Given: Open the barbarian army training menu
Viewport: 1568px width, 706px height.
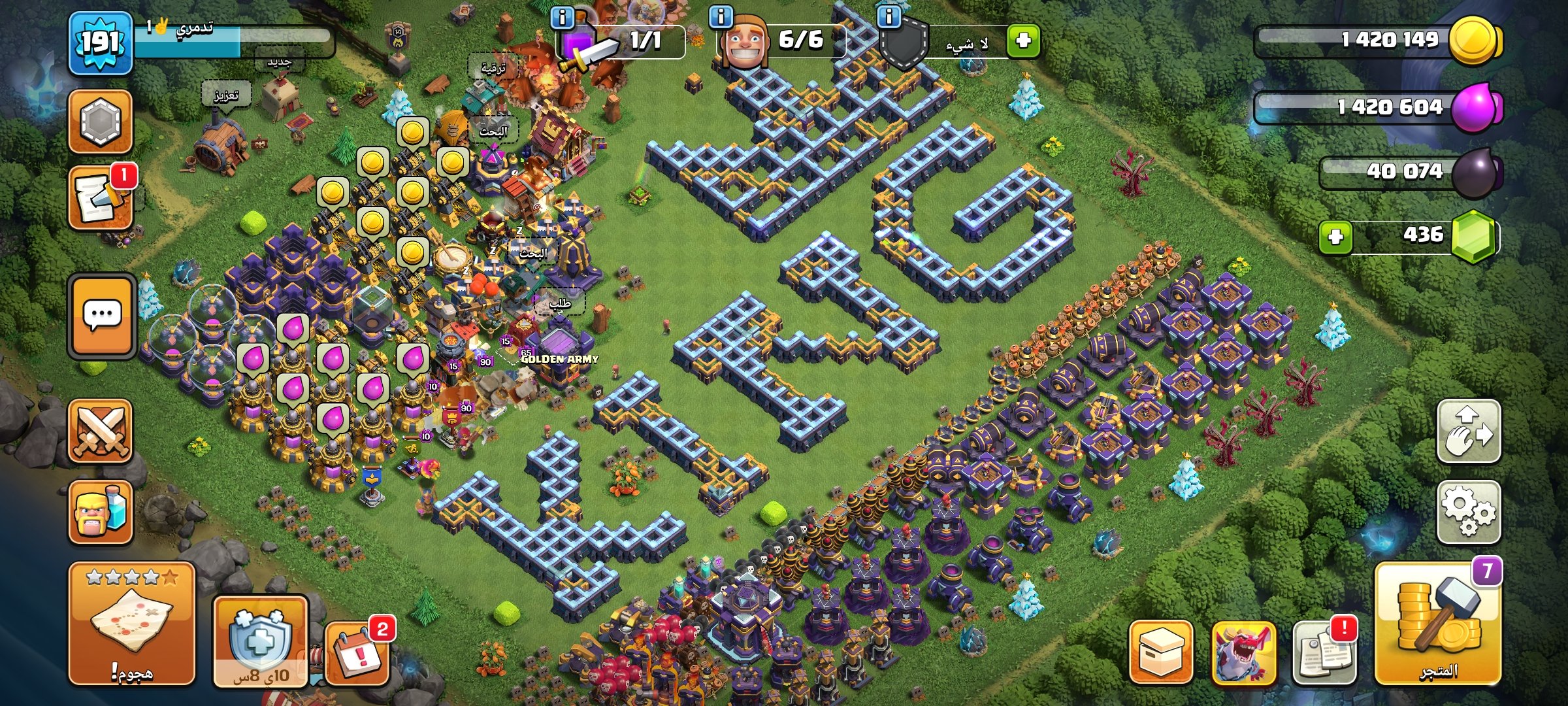Looking at the screenshot, I should click(100, 513).
